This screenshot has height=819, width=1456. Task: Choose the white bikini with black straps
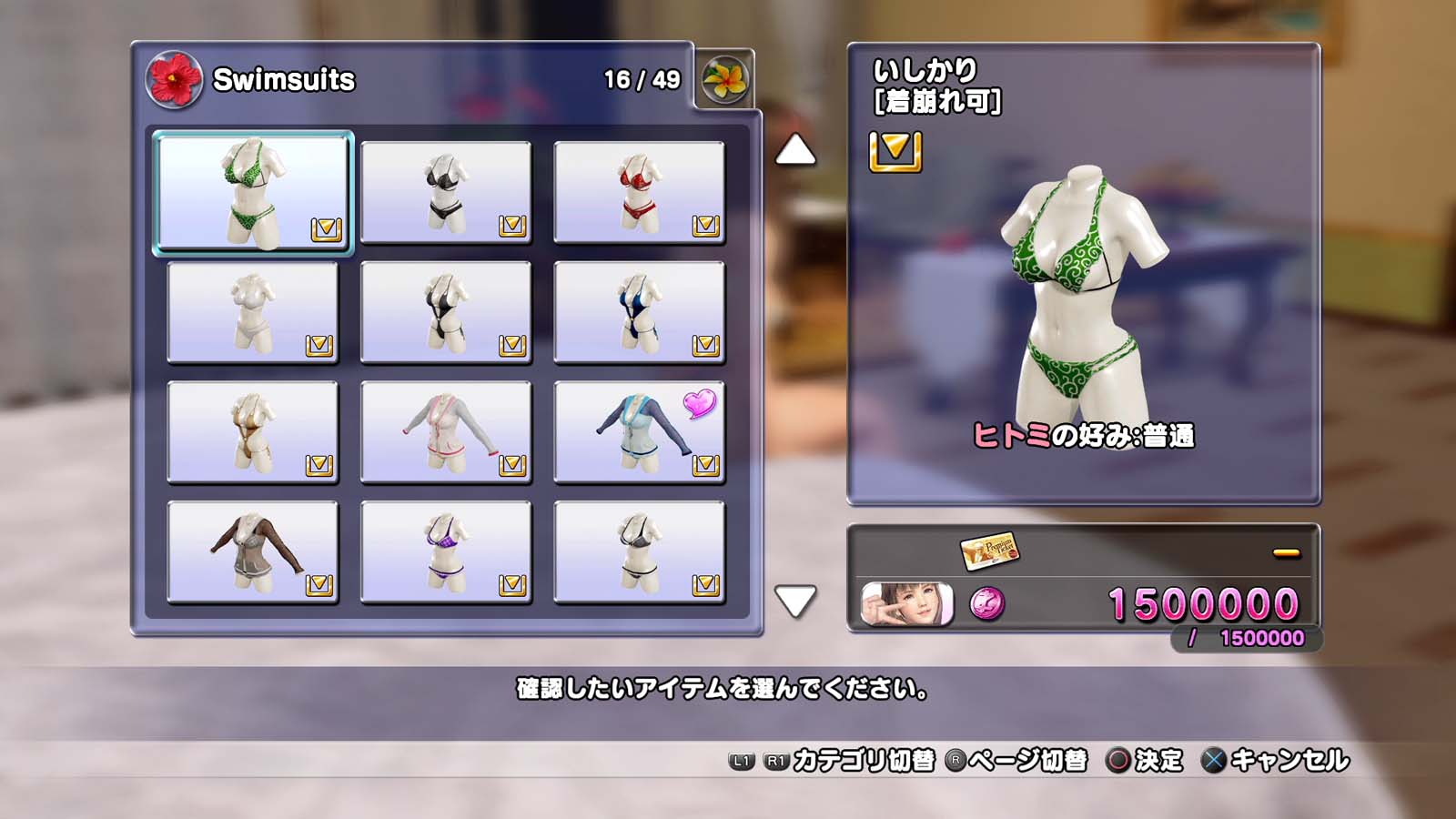tap(639, 552)
